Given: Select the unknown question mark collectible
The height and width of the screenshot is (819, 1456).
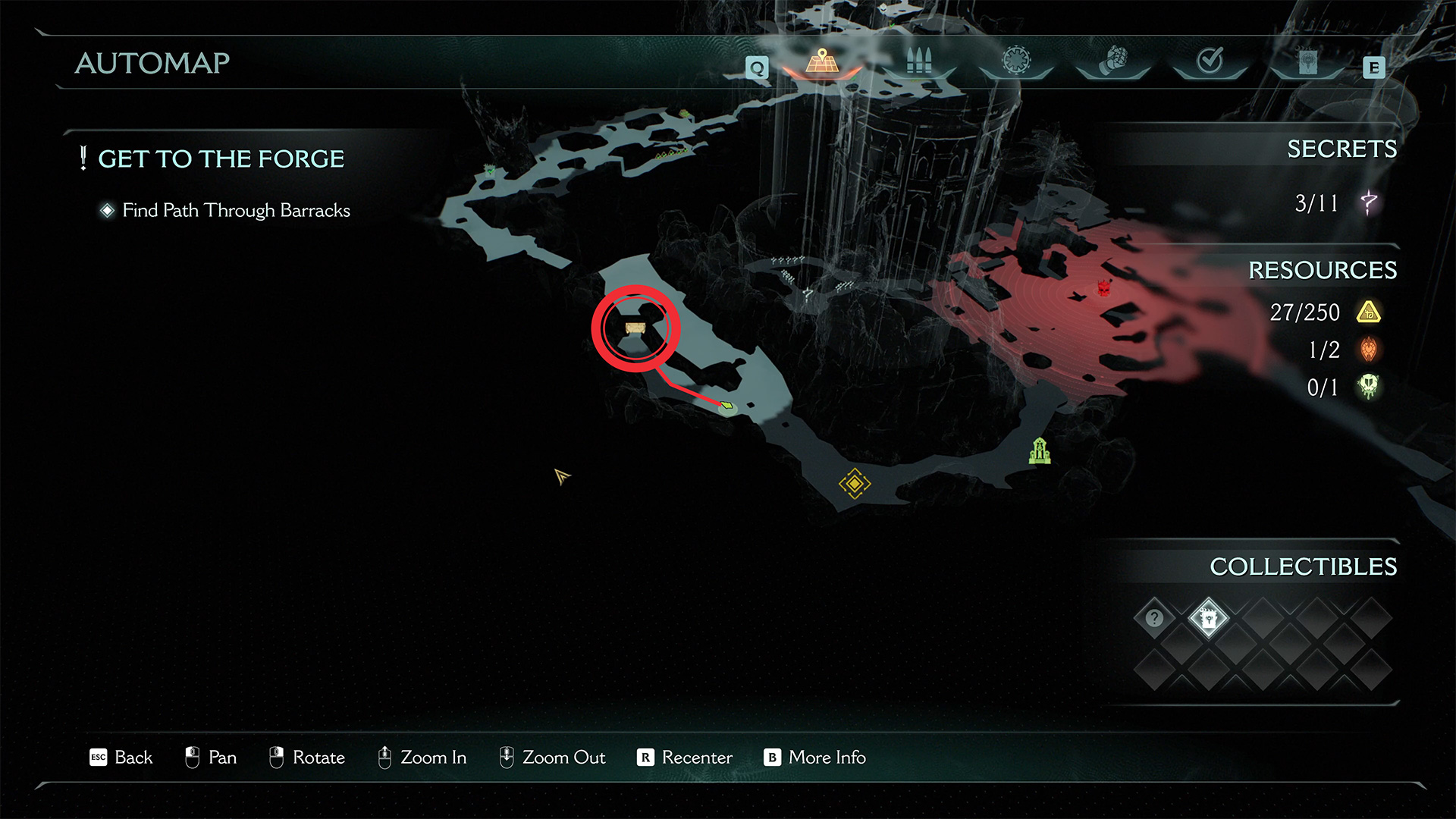Looking at the screenshot, I should [x=1154, y=618].
